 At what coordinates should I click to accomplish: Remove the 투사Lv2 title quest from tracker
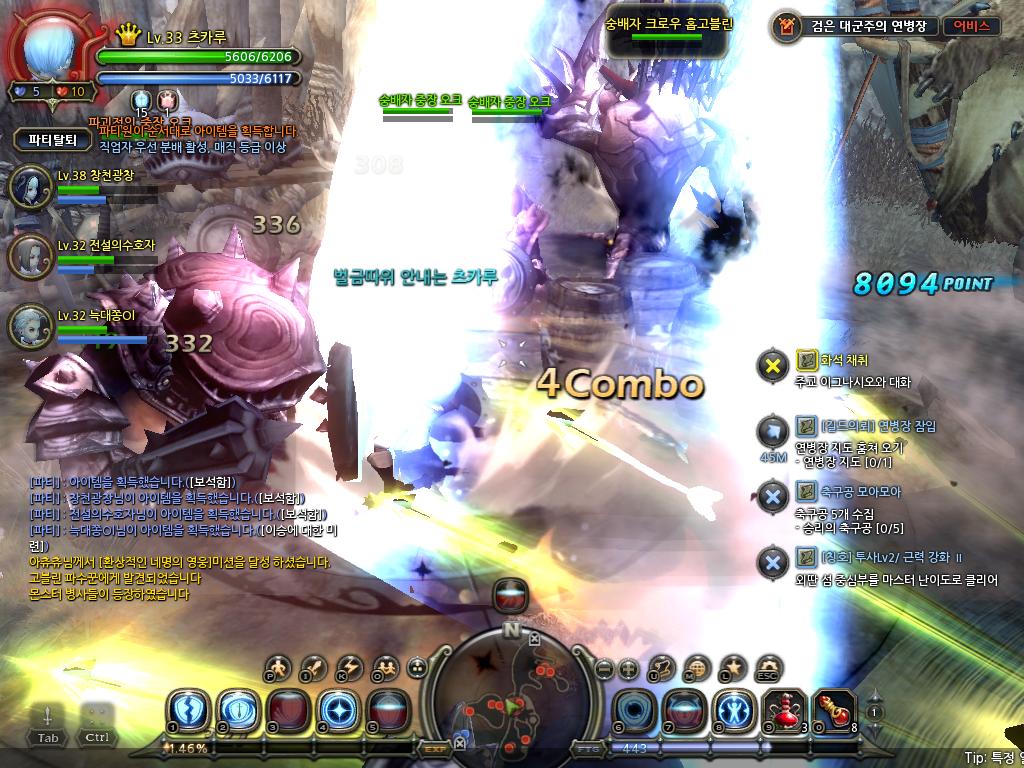coord(772,563)
